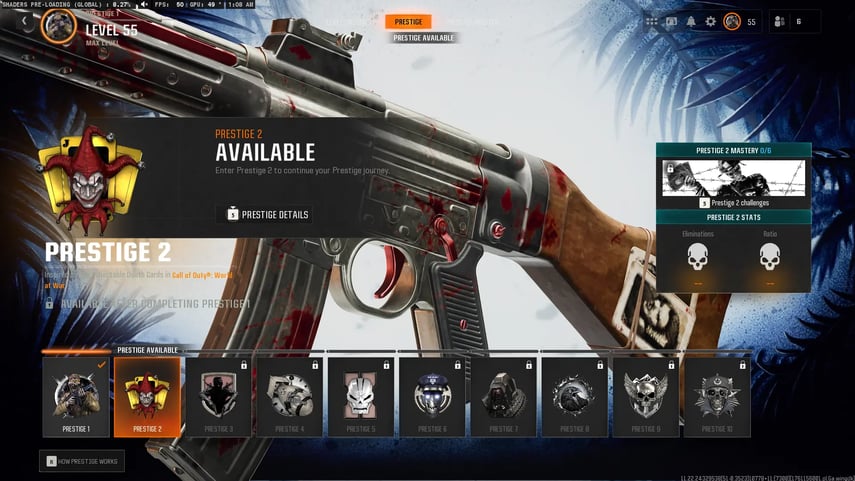Choose the locked Prestige 9 tile
This screenshot has width=855, height=481.
pos(645,397)
